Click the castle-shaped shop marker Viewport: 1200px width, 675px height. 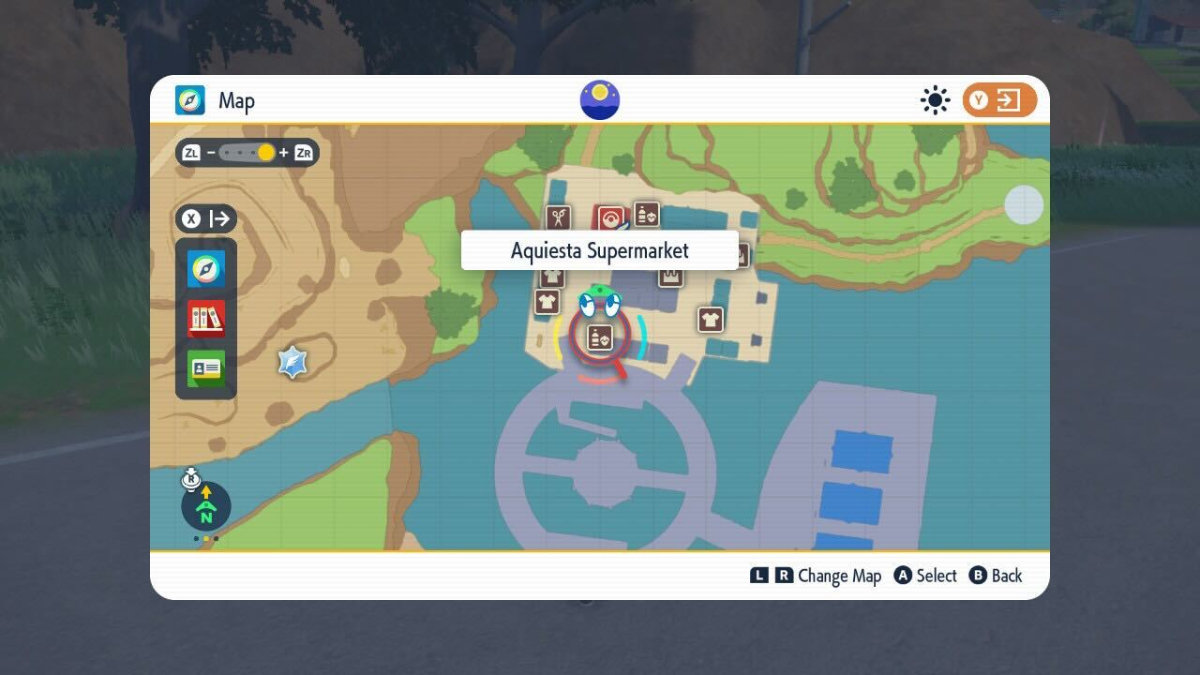(x=671, y=275)
